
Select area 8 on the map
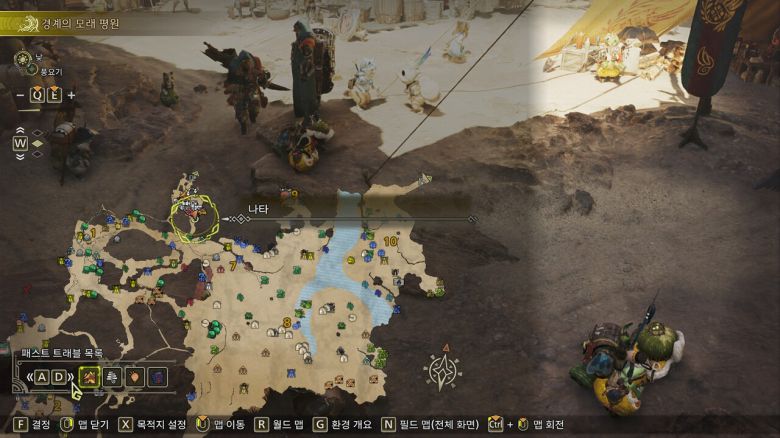tap(287, 322)
